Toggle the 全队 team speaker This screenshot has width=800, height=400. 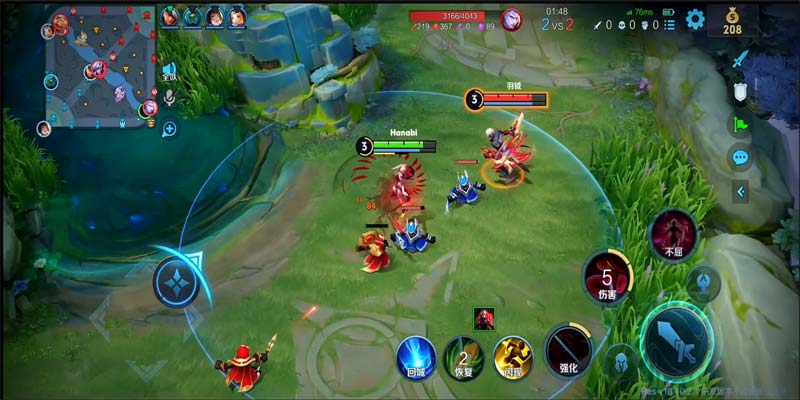pyautogui.click(x=169, y=72)
